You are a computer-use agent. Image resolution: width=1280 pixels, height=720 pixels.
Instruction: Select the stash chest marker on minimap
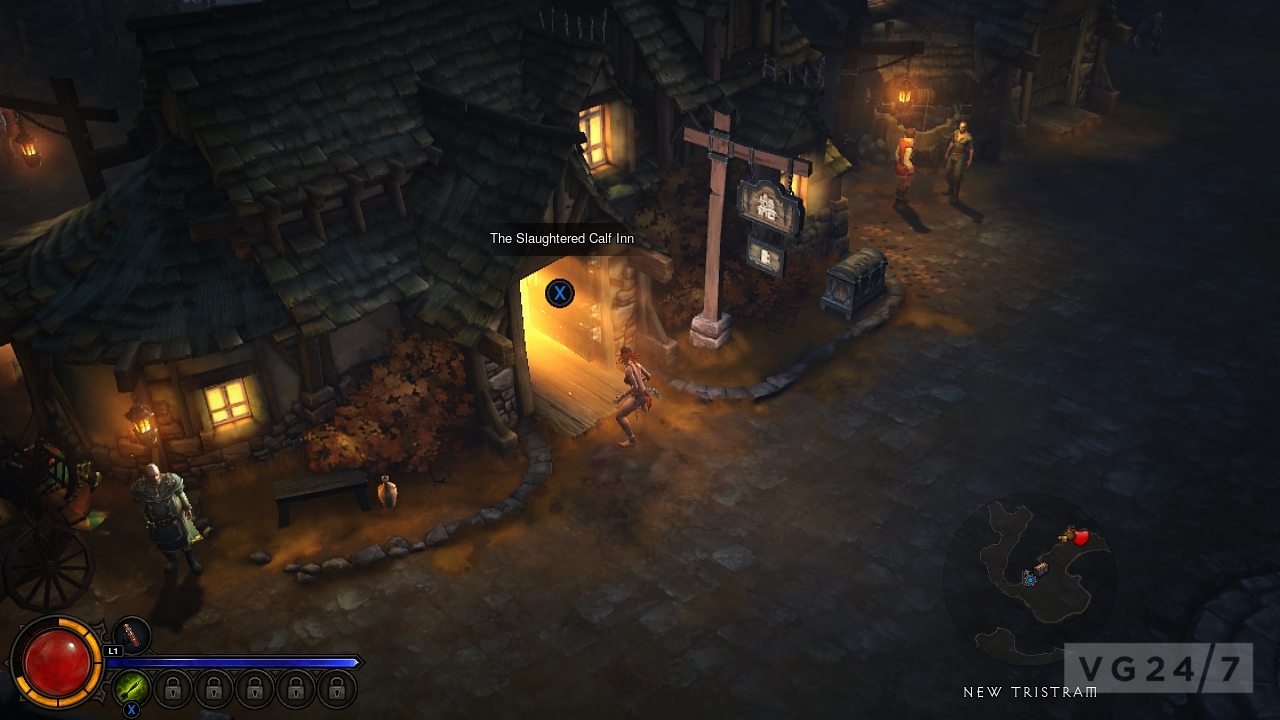pyautogui.click(x=1042, y=569)
